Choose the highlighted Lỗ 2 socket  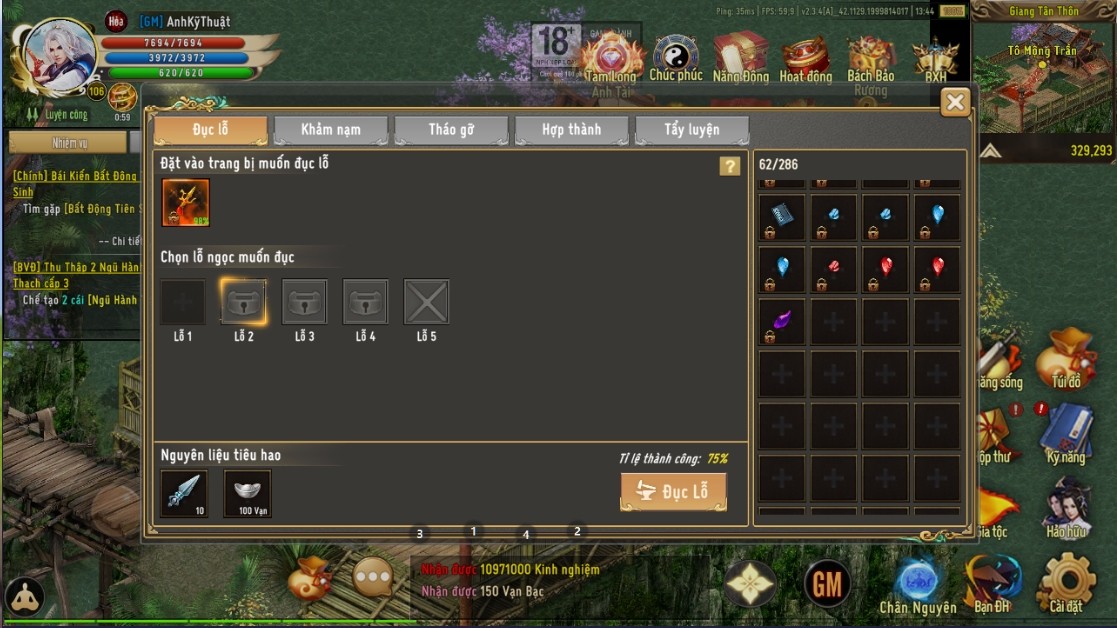[244, 302]
